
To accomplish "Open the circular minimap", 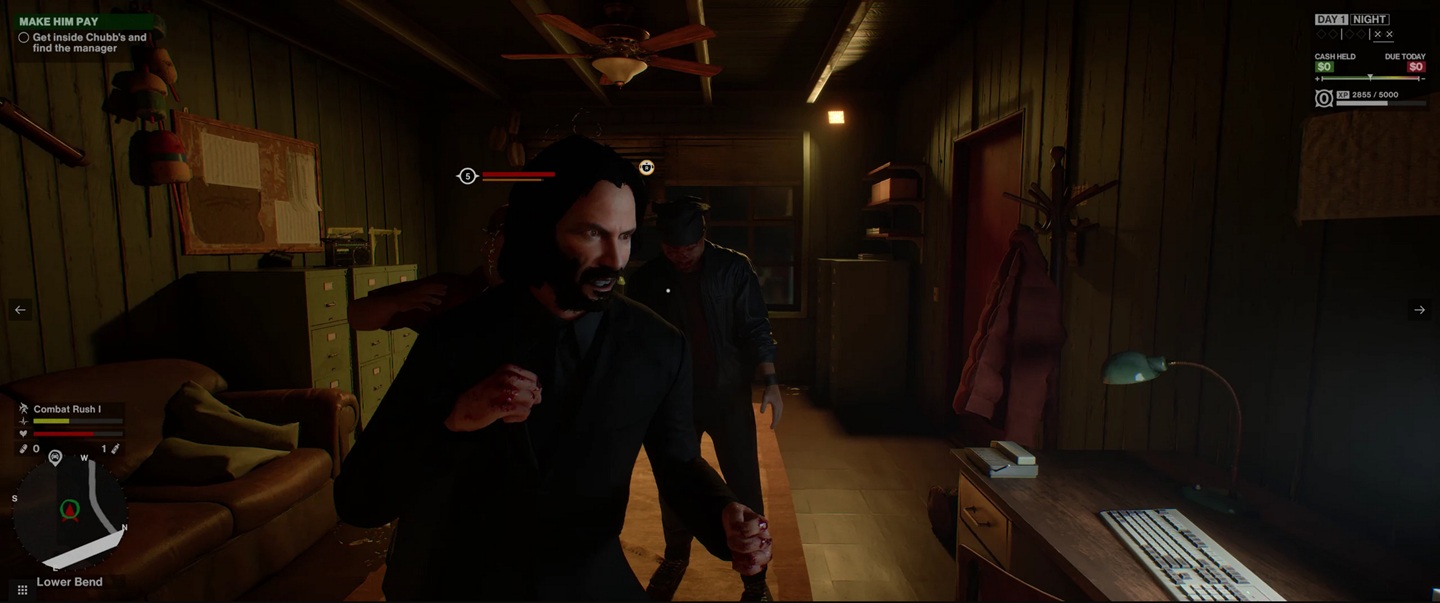I will 69,512.
